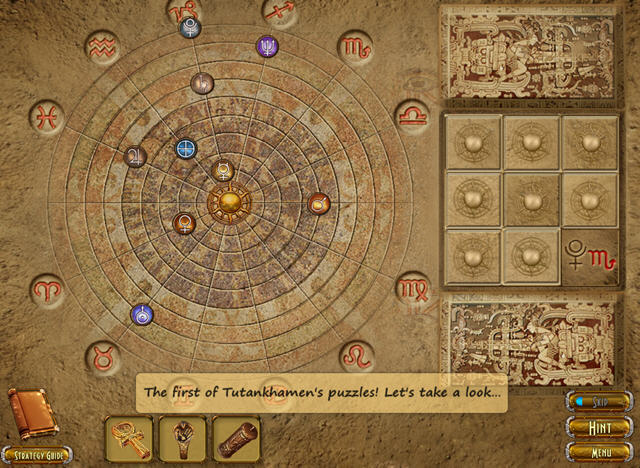This screenshot has height=468, width=640.
Task: Click the golden sun at the wheel's center
Action: tap(228, 202)
